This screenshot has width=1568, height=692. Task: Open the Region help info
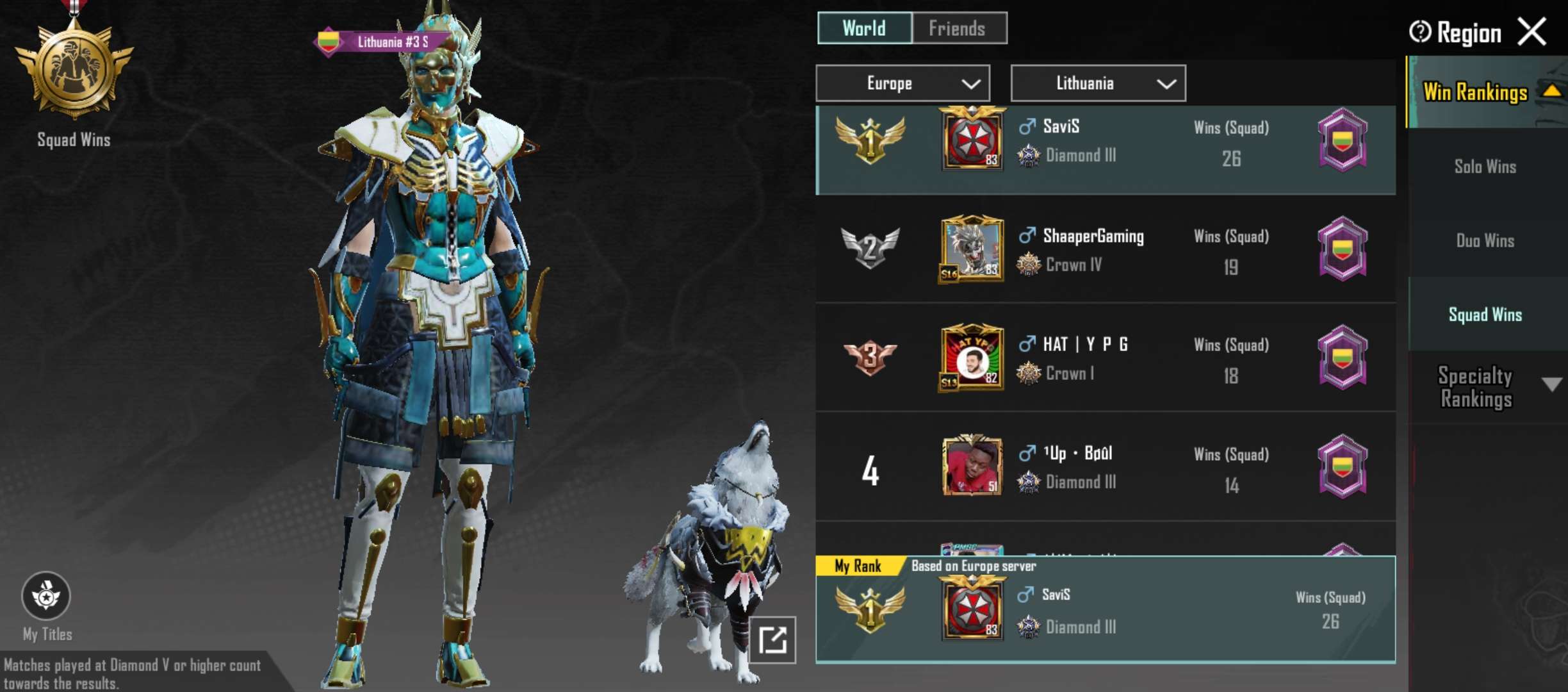coord(1419,31)
